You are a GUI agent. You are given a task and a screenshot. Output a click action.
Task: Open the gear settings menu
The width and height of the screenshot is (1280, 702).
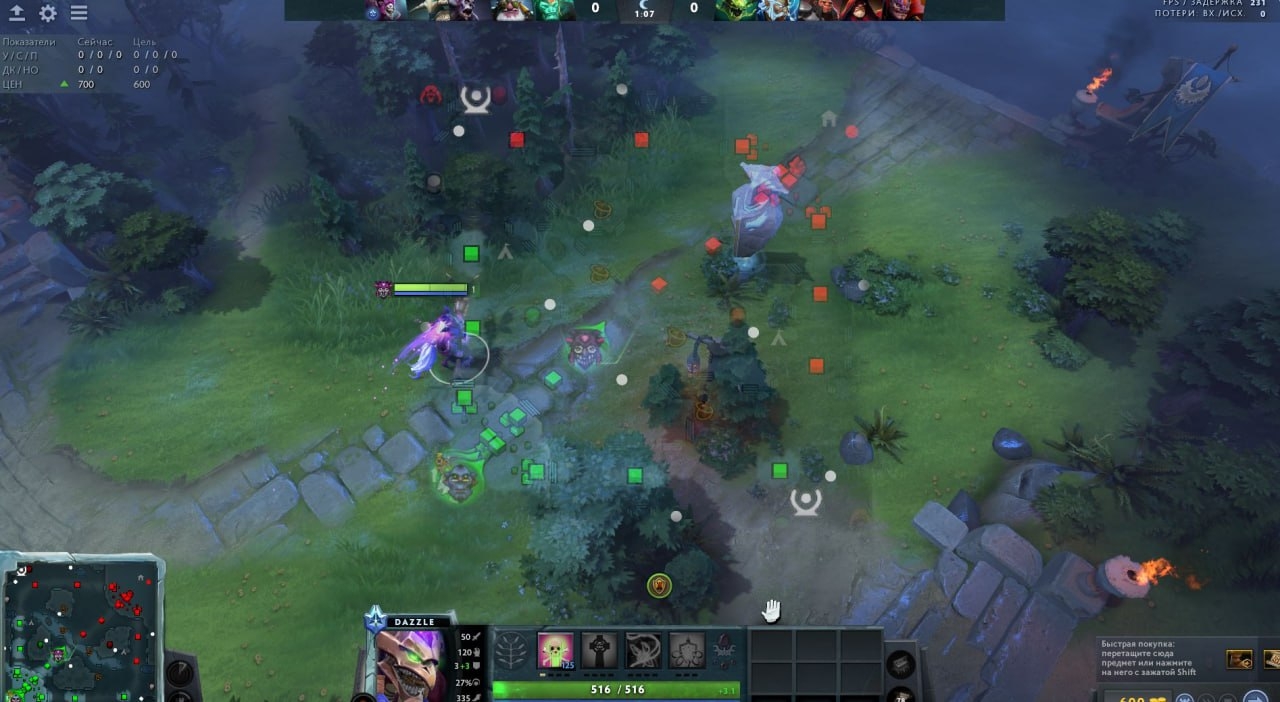click(x=48, y=13)
